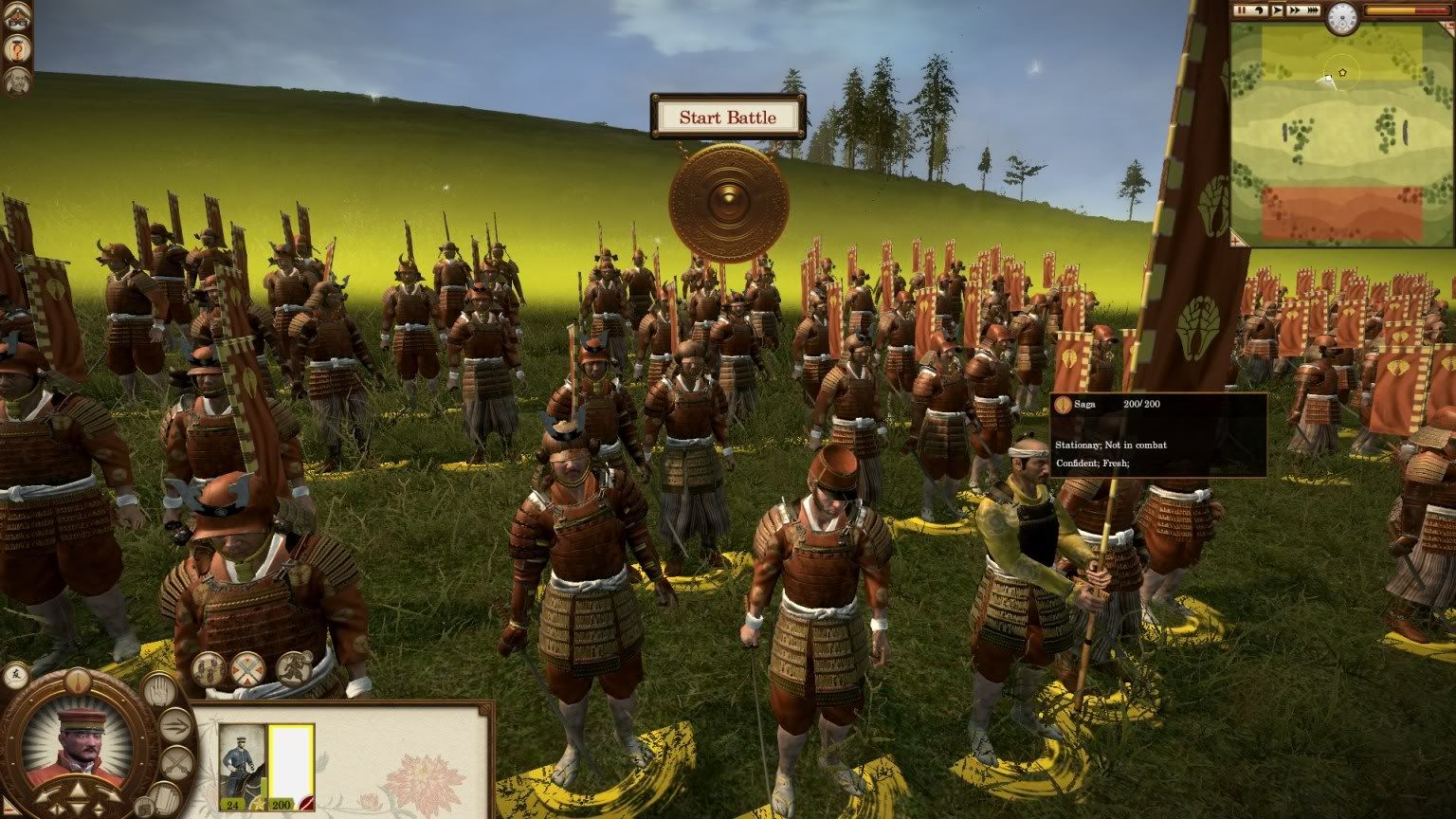Select the general's mounted unit card
Image resolution: width=1456 pixels, height=819 pixels.
coord(242,762)
